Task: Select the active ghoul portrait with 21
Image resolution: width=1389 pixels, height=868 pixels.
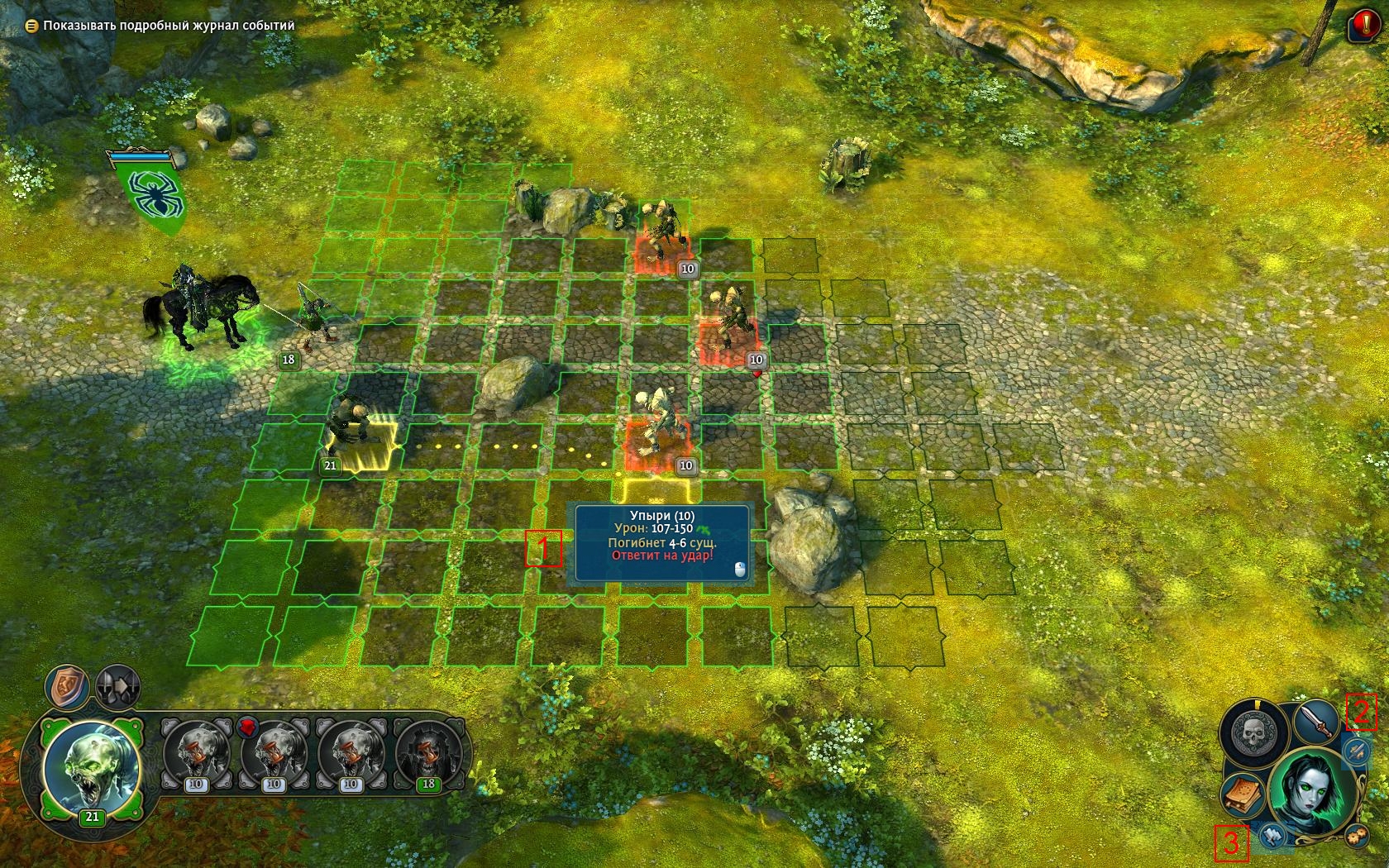Action: [x=92, y=769]
